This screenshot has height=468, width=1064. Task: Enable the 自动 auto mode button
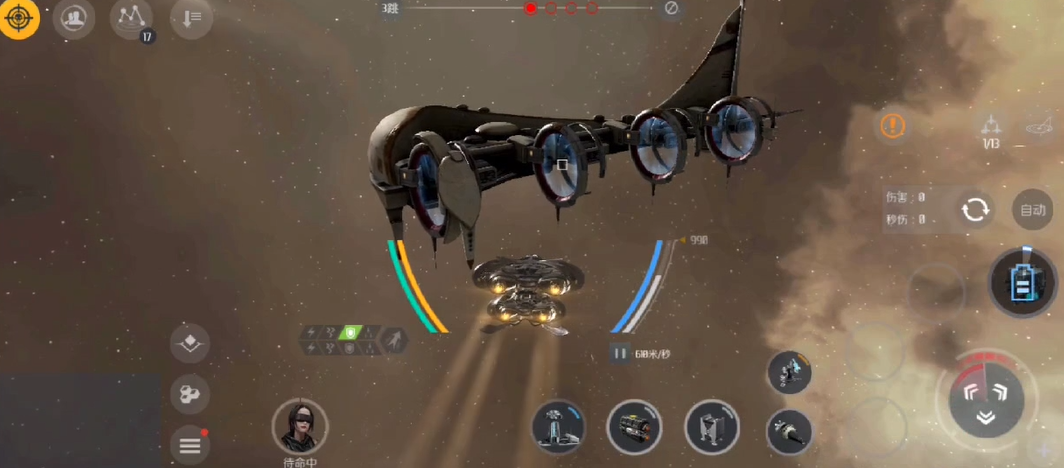coord(1032,210)
